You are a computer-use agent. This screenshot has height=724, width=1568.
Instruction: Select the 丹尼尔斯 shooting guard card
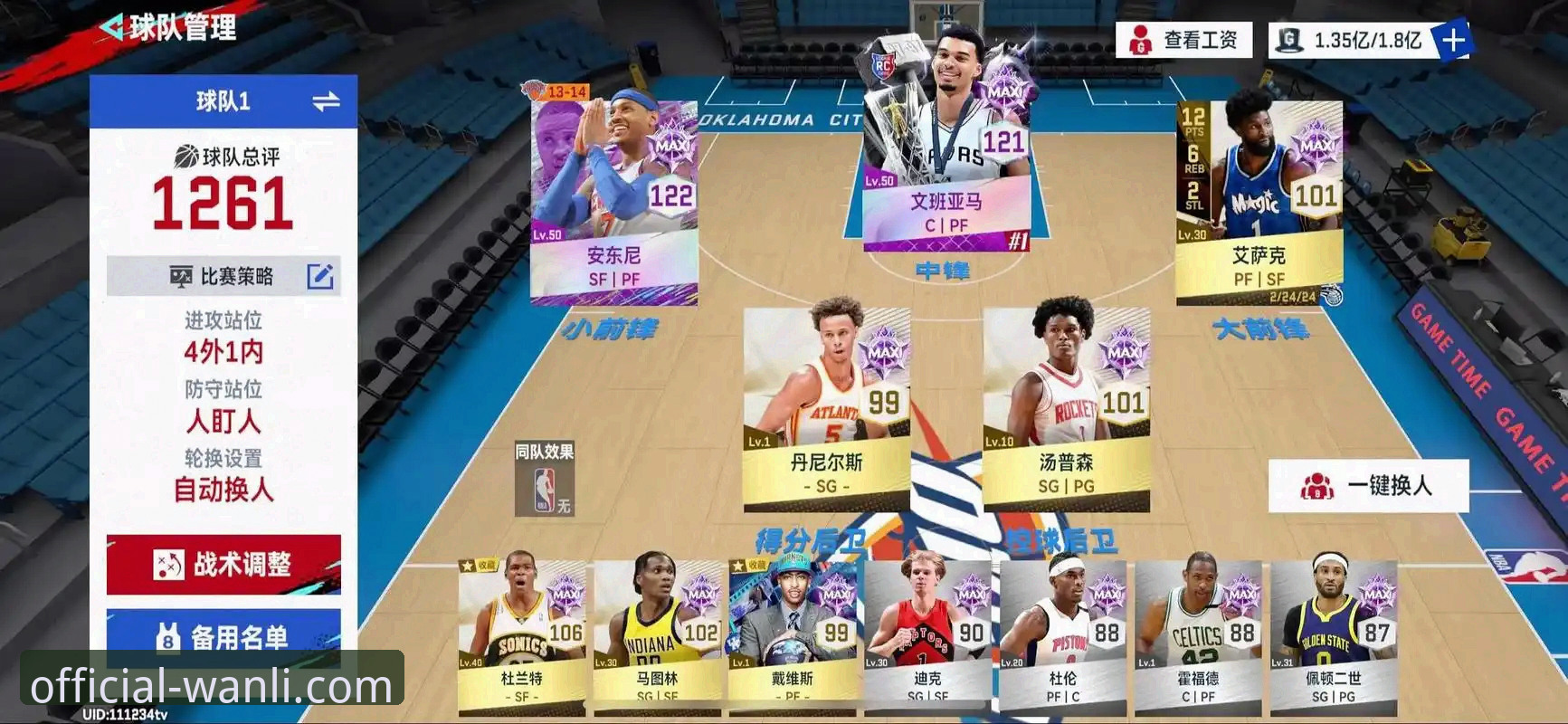coord(826,407)
